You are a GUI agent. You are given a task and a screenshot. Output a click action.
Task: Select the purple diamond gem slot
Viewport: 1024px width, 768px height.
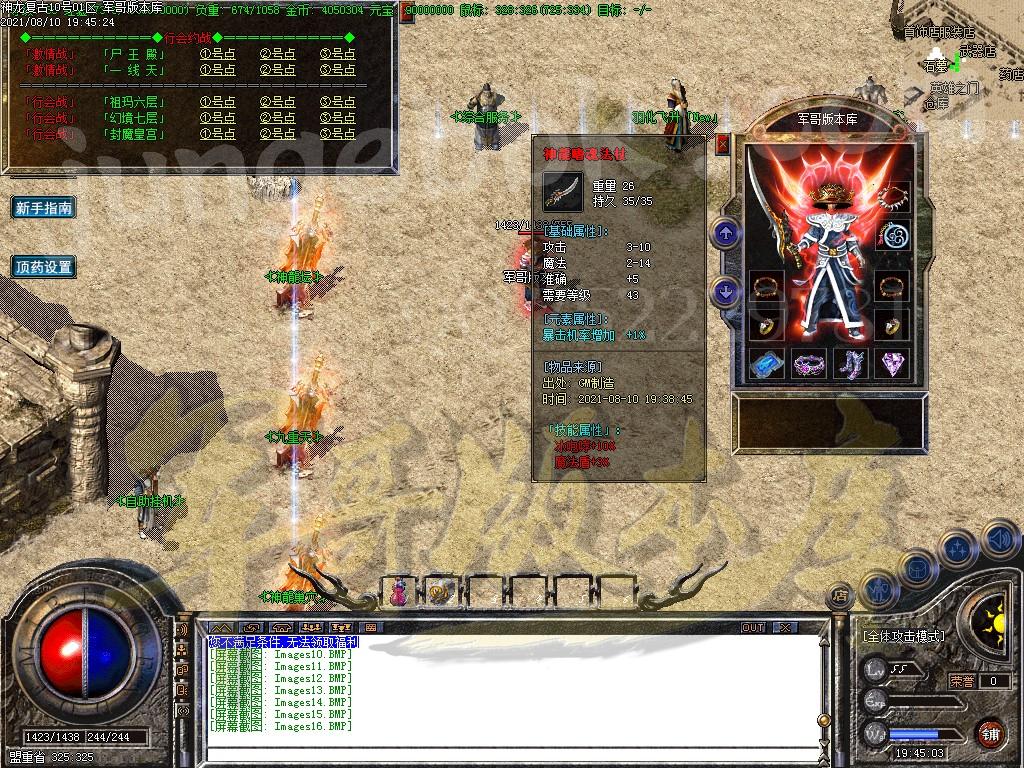coord(892,362)
